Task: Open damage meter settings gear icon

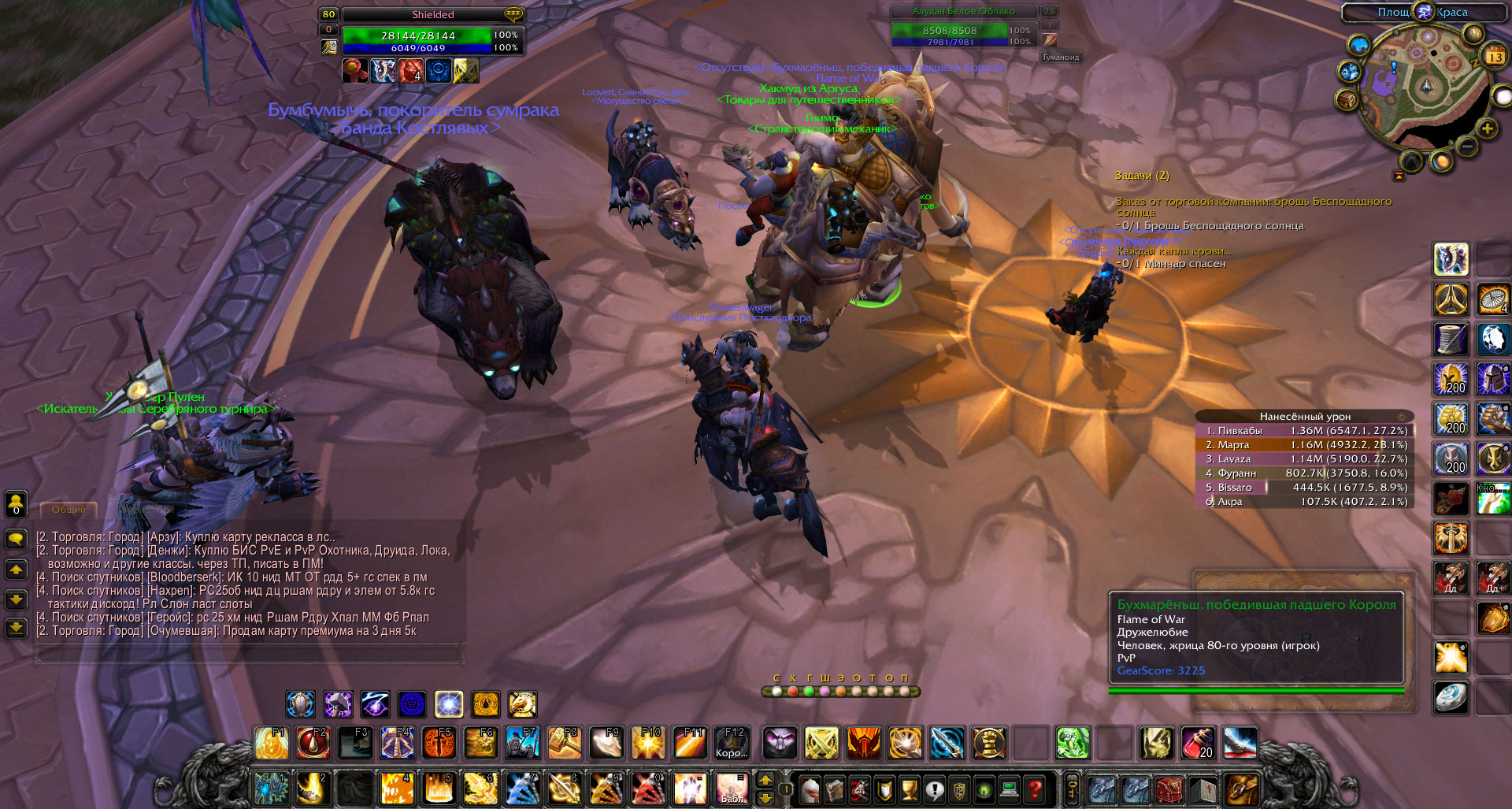Action: [1402, 417]
